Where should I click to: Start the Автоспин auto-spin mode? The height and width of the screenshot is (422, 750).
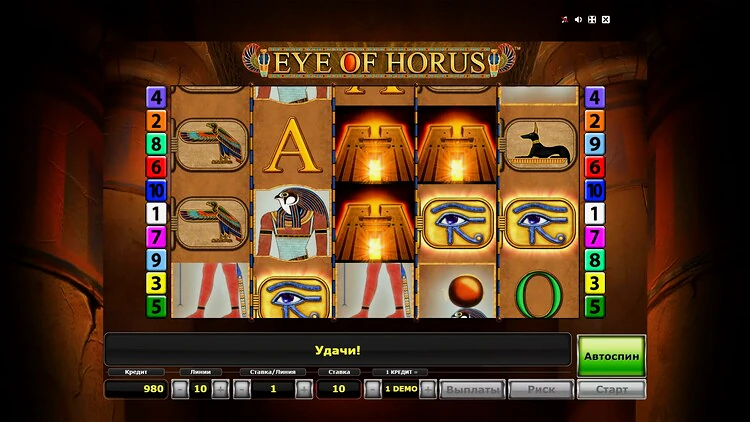611,354
